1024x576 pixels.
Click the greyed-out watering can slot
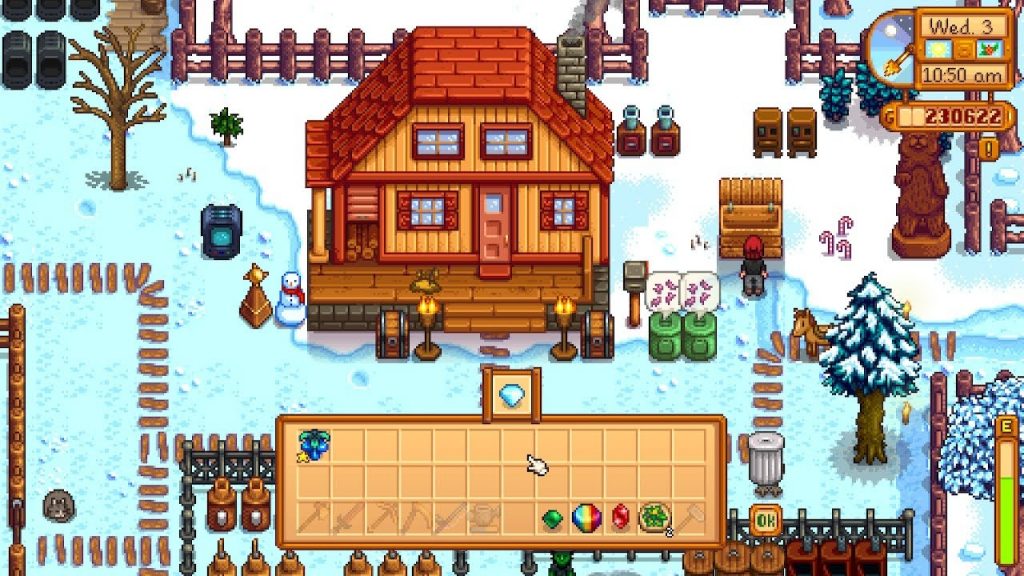point(483,518)
